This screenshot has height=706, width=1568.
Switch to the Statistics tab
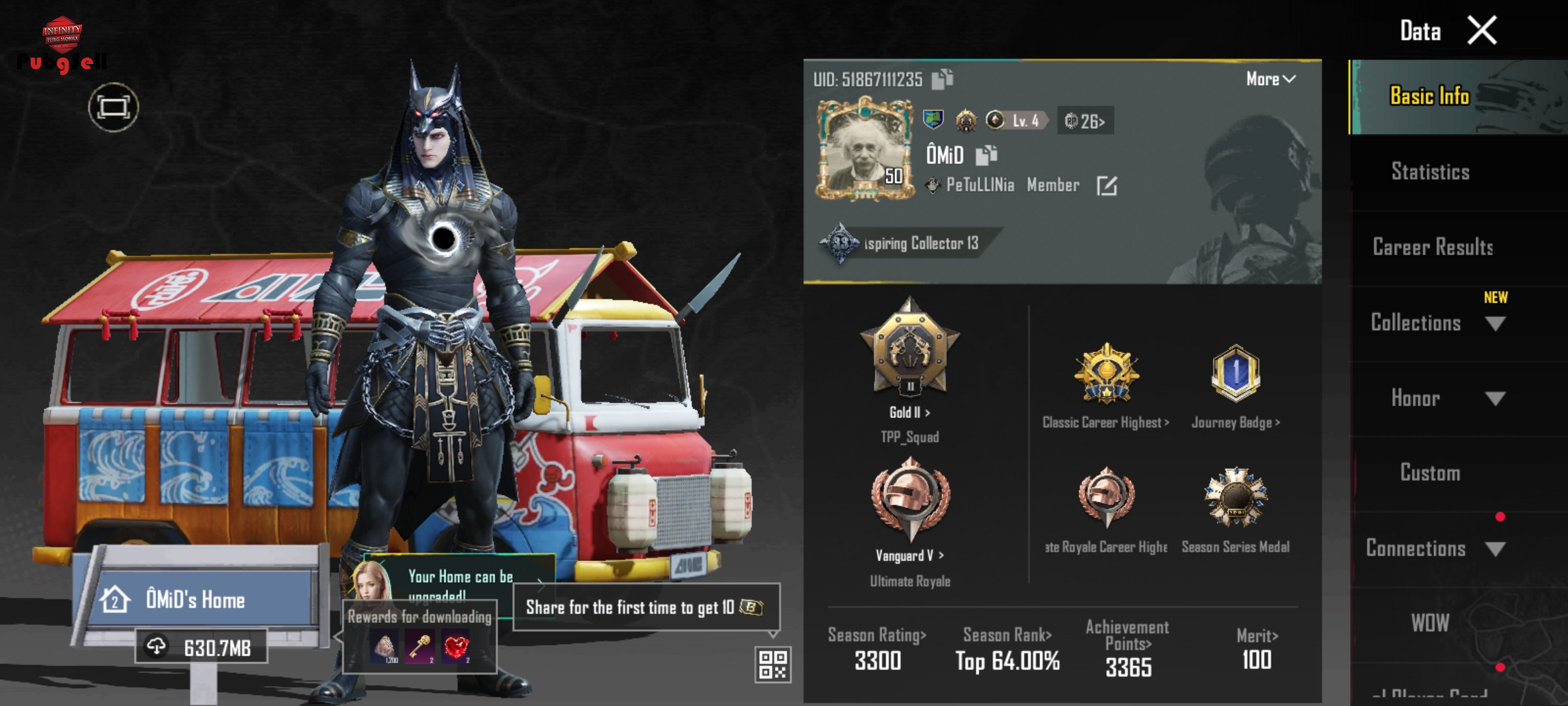1430,172
